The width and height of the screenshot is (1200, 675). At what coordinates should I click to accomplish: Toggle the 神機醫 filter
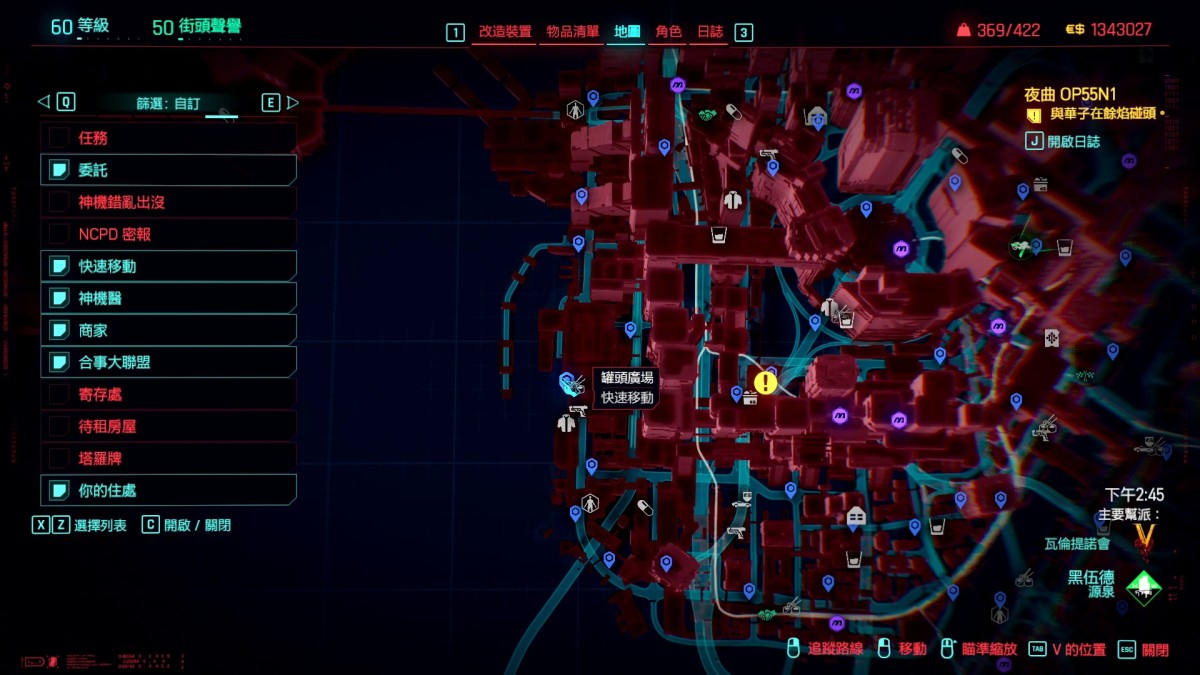pos(168,298)
